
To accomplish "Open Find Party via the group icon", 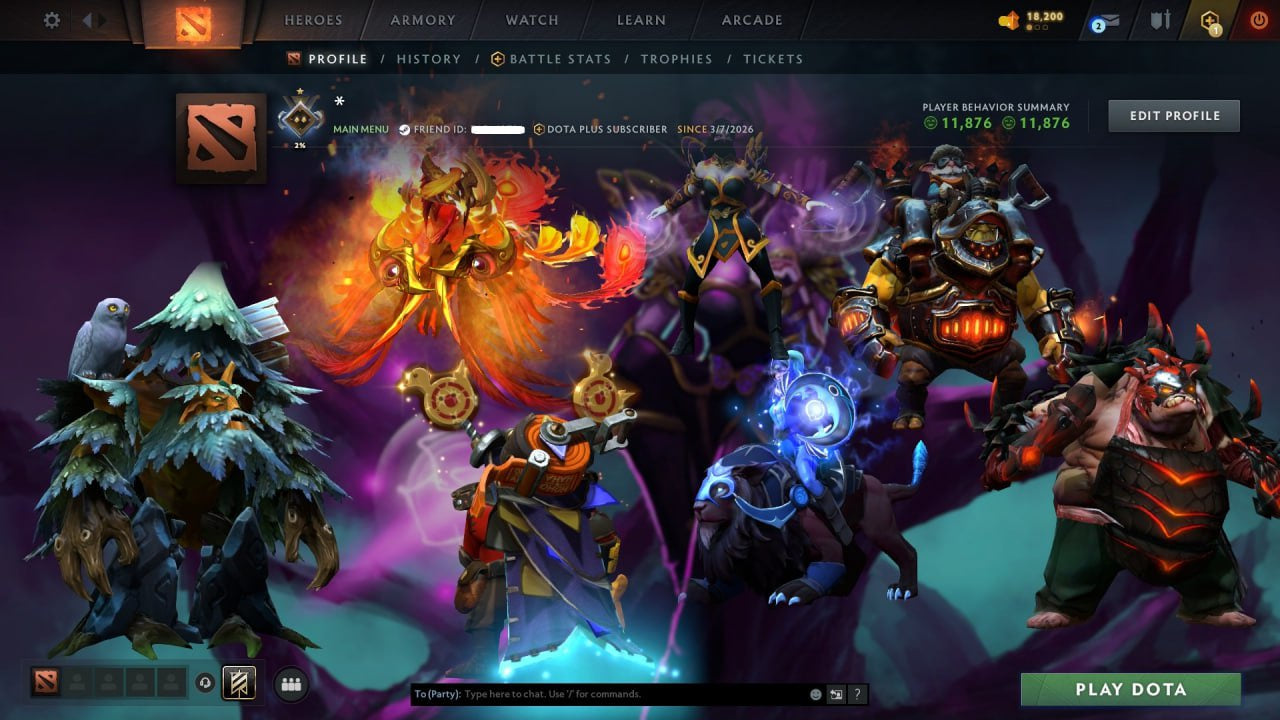I will point(290,684).
